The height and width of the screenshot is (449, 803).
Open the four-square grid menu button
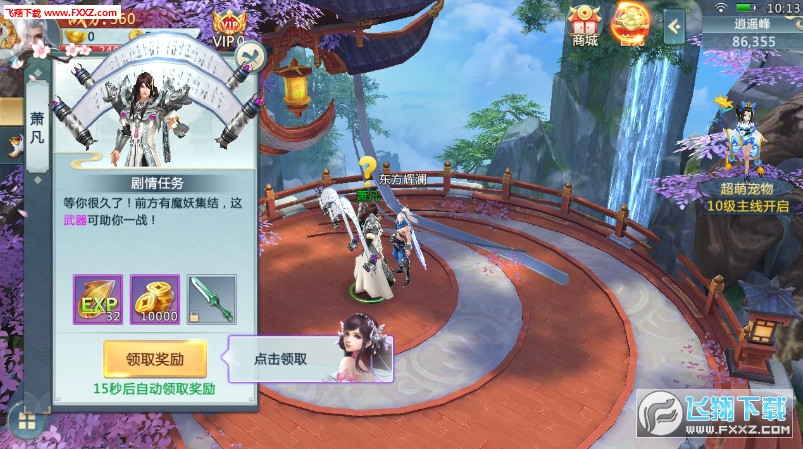(x=27, y=421)
